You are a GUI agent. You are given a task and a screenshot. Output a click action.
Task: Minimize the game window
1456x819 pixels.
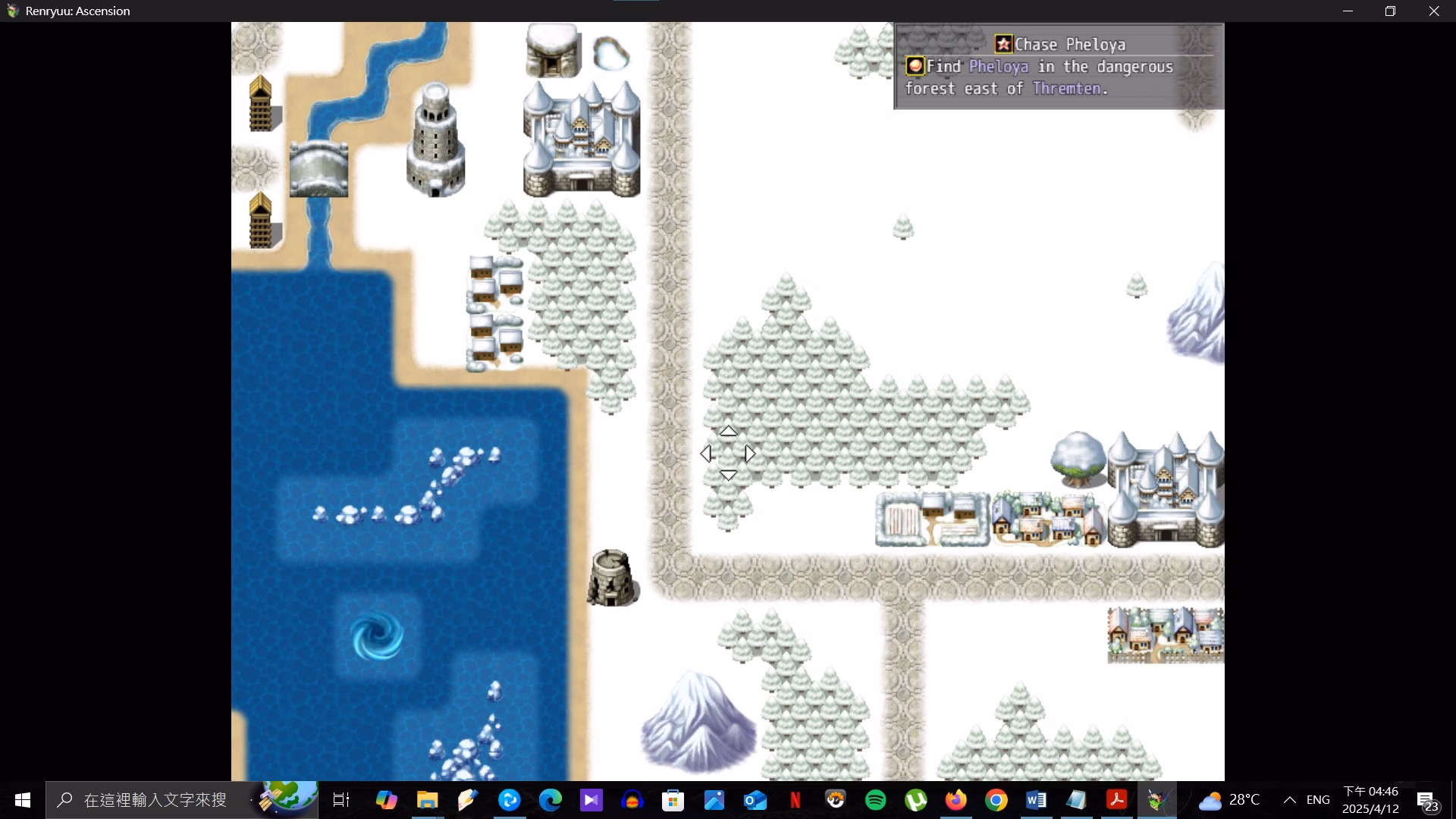coord(1348,11)
